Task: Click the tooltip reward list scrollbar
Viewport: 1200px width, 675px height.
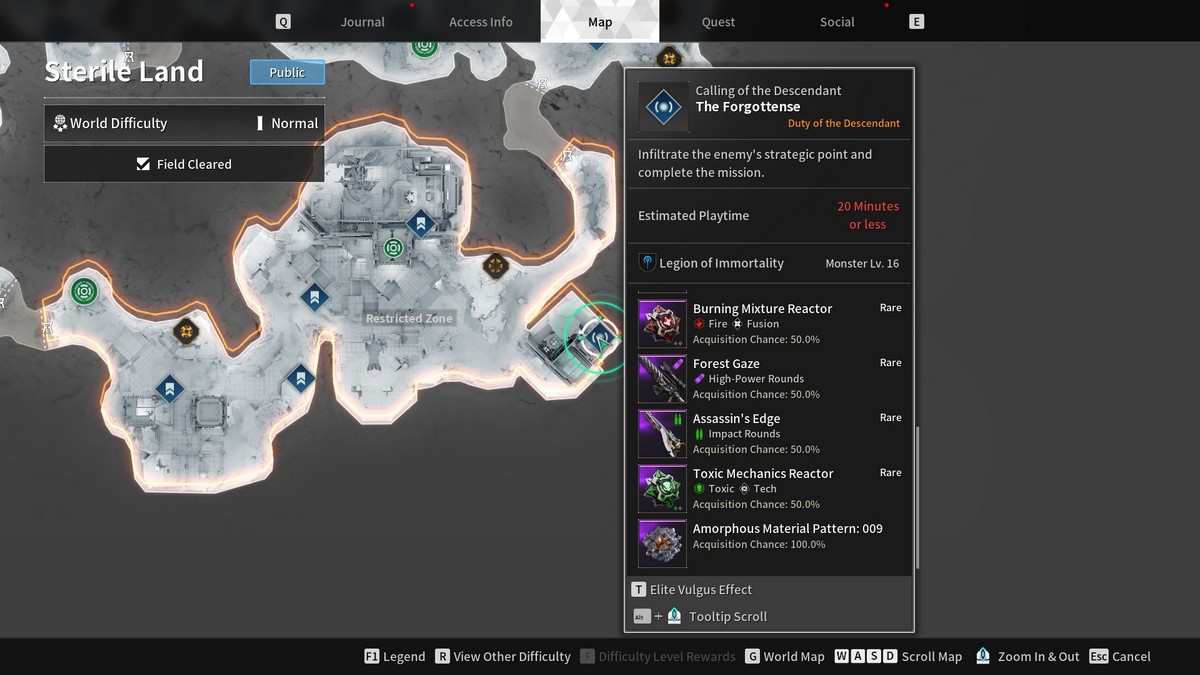Action: pyautogui.click(x=916, y=500)
